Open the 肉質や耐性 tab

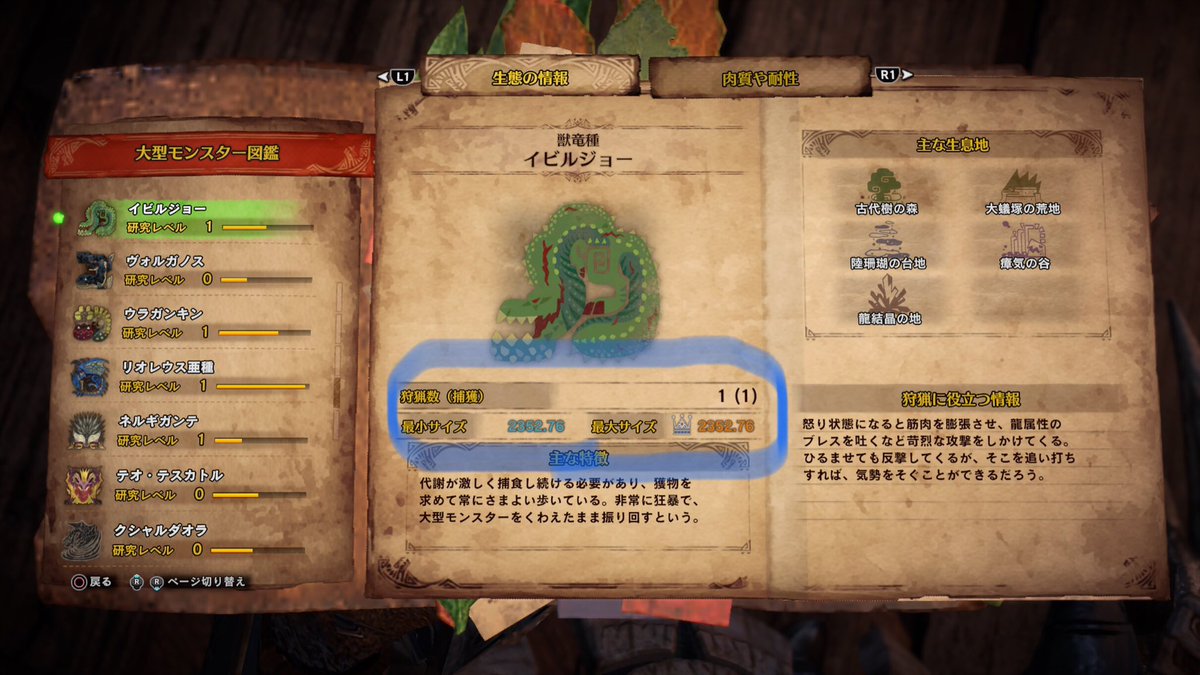(x=760, y=77)
